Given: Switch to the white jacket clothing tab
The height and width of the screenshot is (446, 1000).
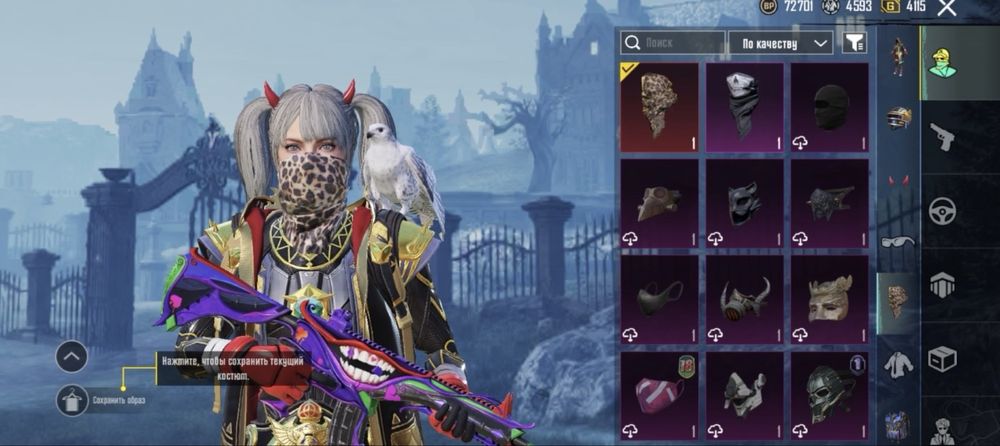Looking at the screenshot, I should [x=898, y=364].
